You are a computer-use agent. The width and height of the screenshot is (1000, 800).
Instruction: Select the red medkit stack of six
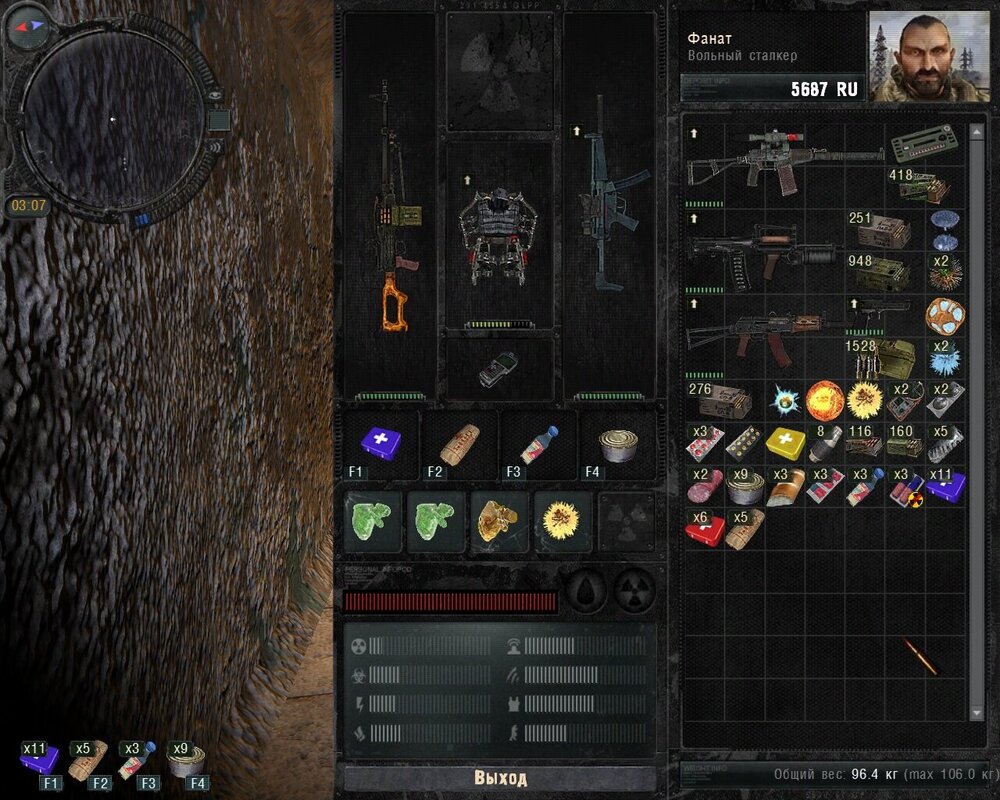[704, 526]
